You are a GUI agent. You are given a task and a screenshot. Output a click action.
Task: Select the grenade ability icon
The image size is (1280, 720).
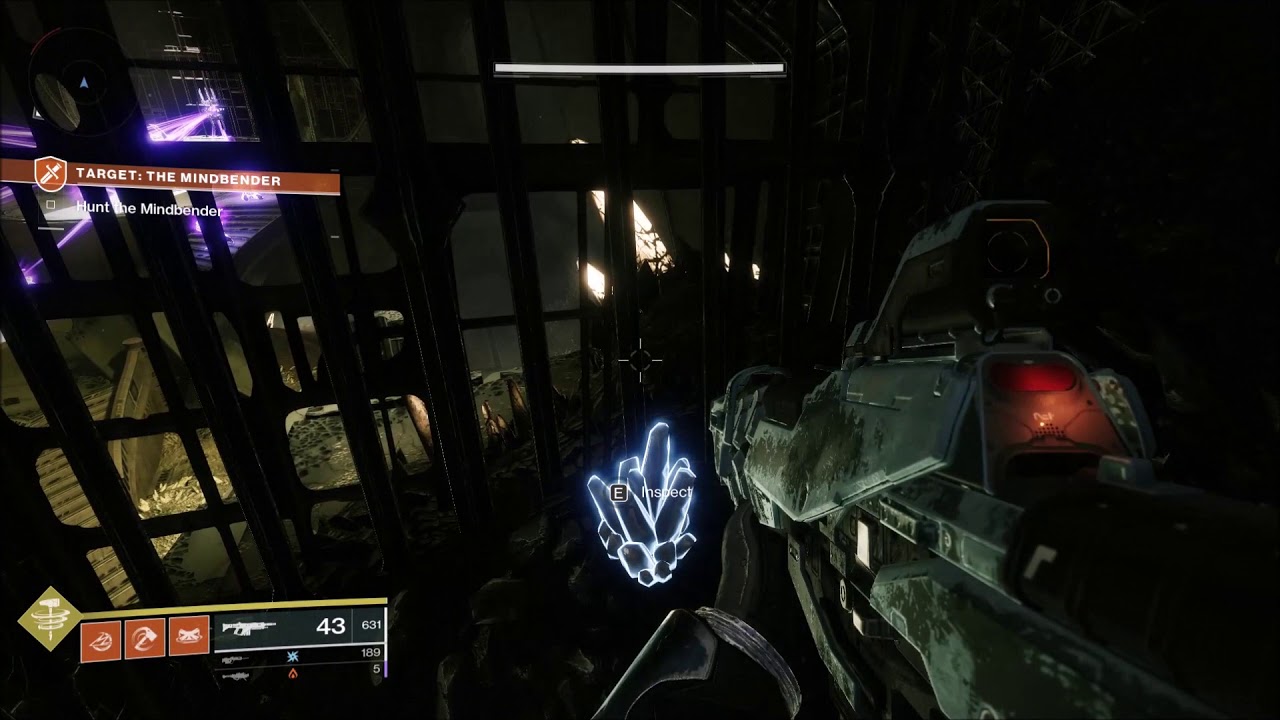[x=101, y=639]
